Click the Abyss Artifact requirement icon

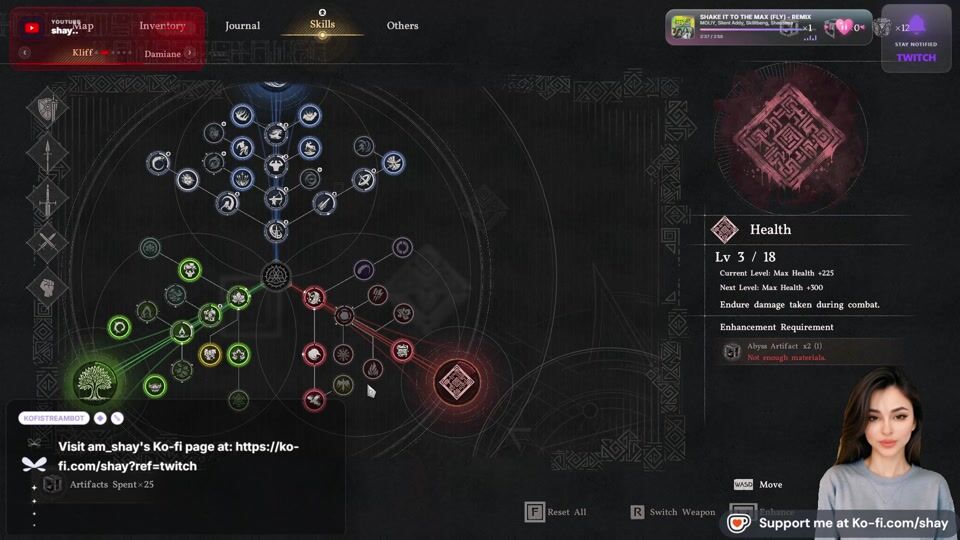coord(732,351)
